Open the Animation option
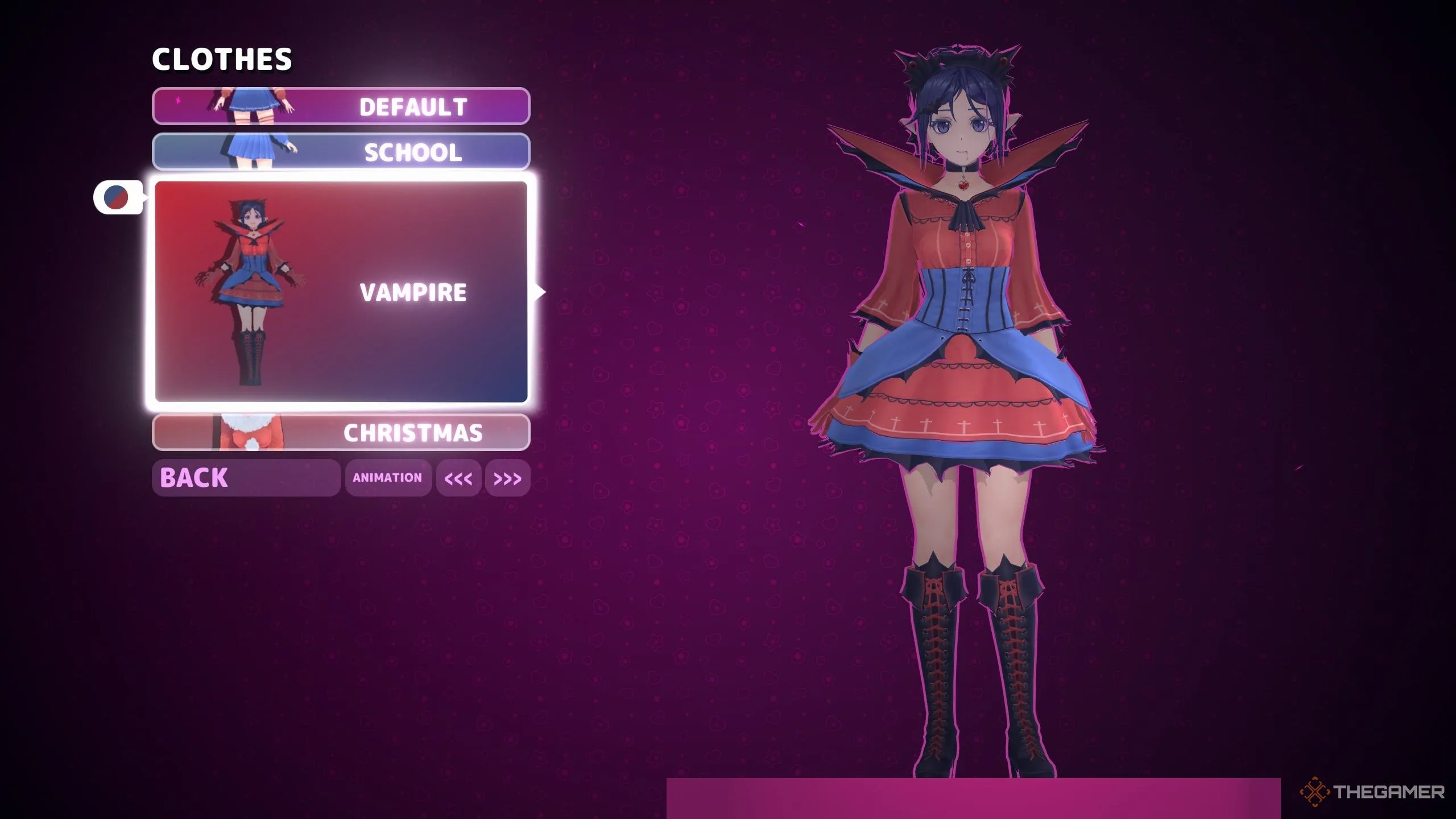 388,478
